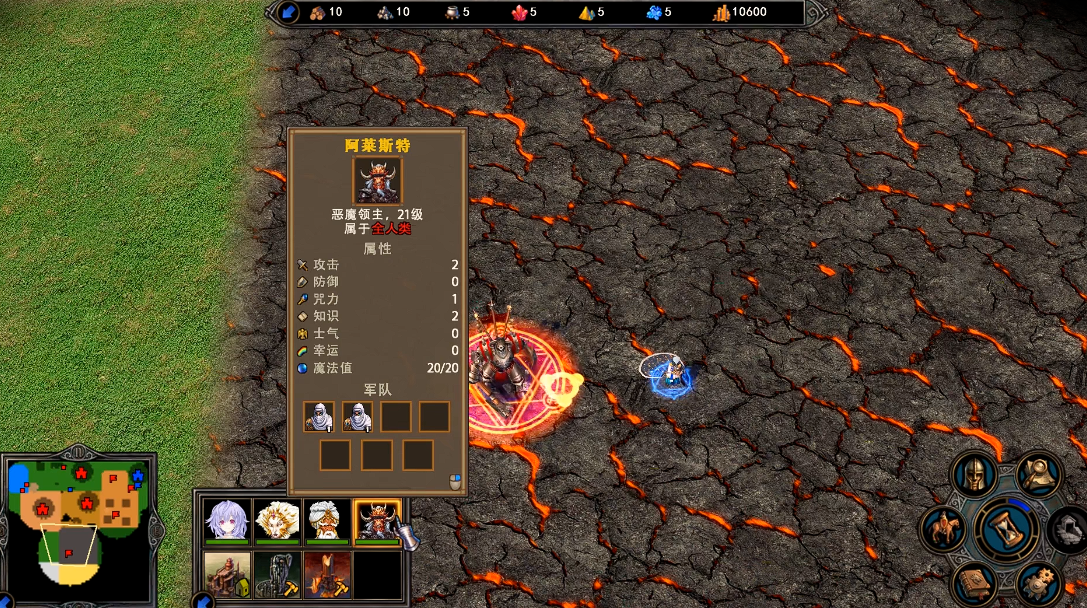Click the map magnifying glass icon
Screen dimensions: 1087x608
(1039, 475)
